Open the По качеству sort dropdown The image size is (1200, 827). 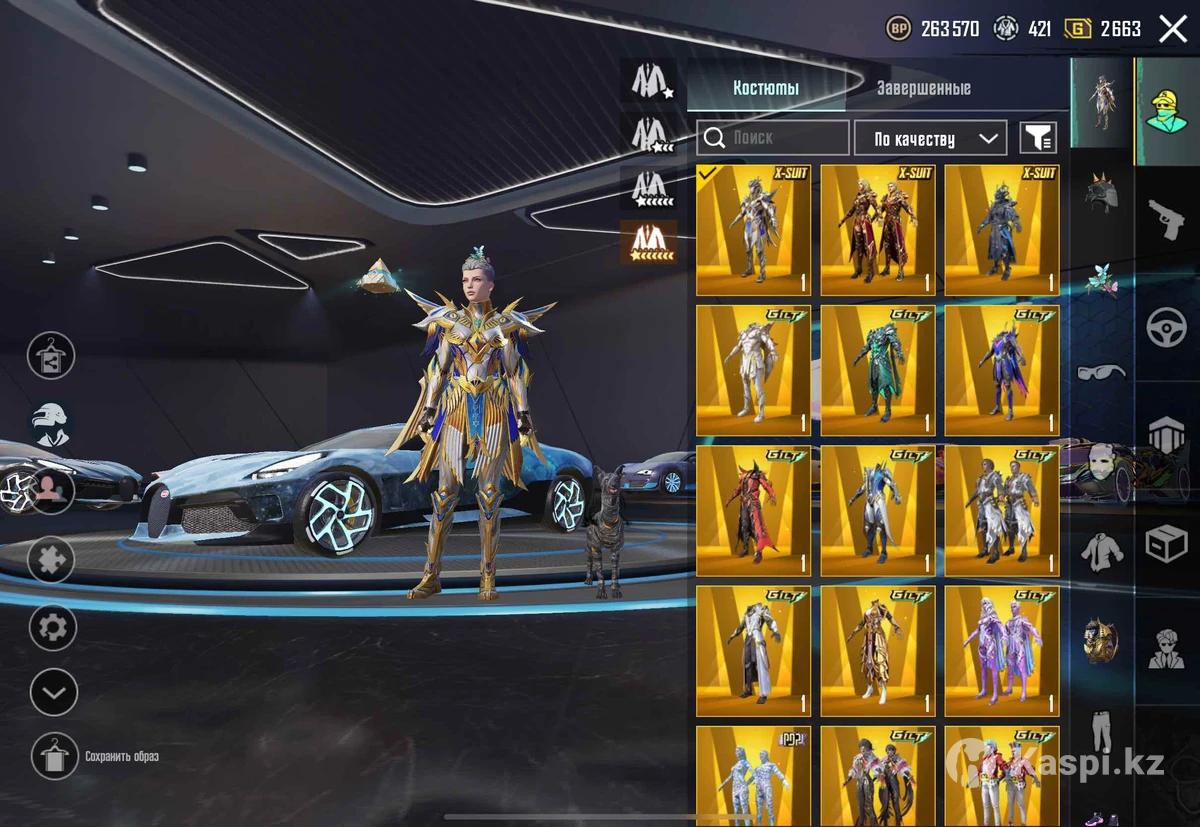929,138
